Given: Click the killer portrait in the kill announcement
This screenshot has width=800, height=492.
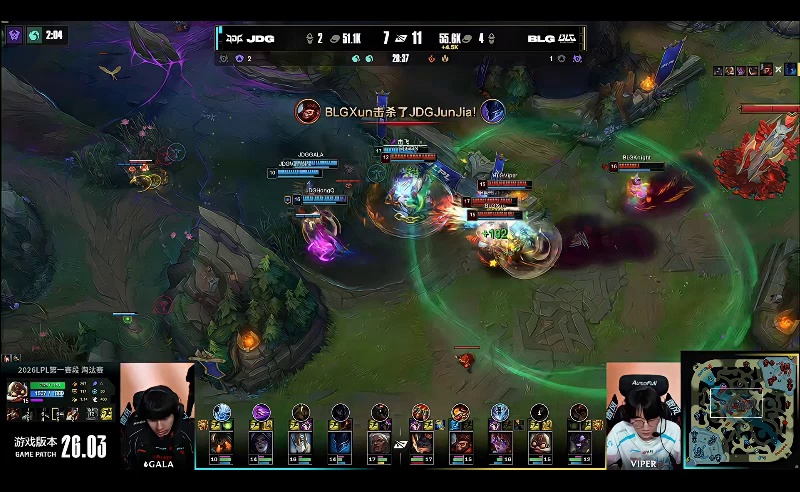Looking at the screenshot, I should click(307, 112).
